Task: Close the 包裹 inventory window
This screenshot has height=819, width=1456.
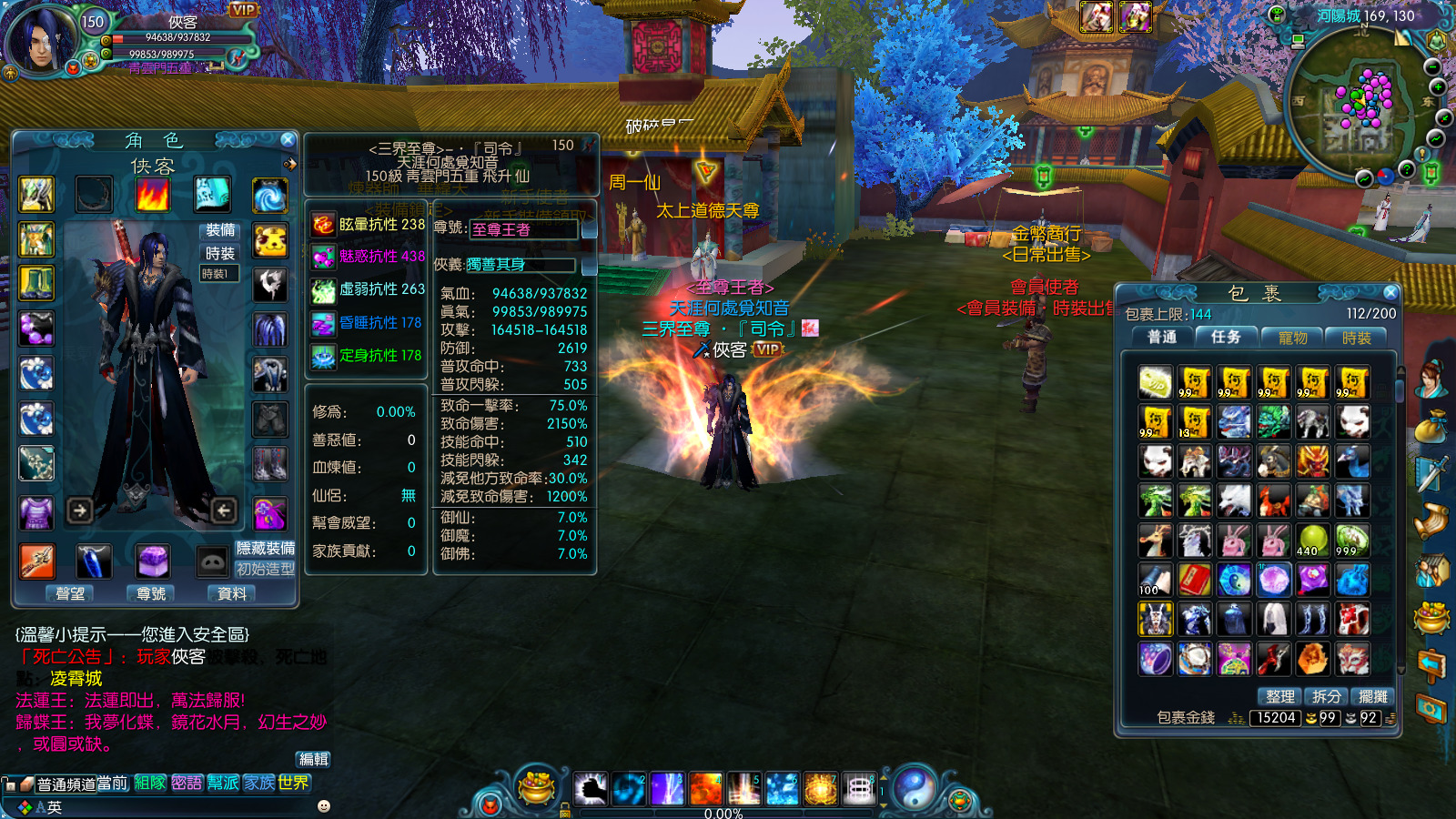Action: (x=1390, y=292)
